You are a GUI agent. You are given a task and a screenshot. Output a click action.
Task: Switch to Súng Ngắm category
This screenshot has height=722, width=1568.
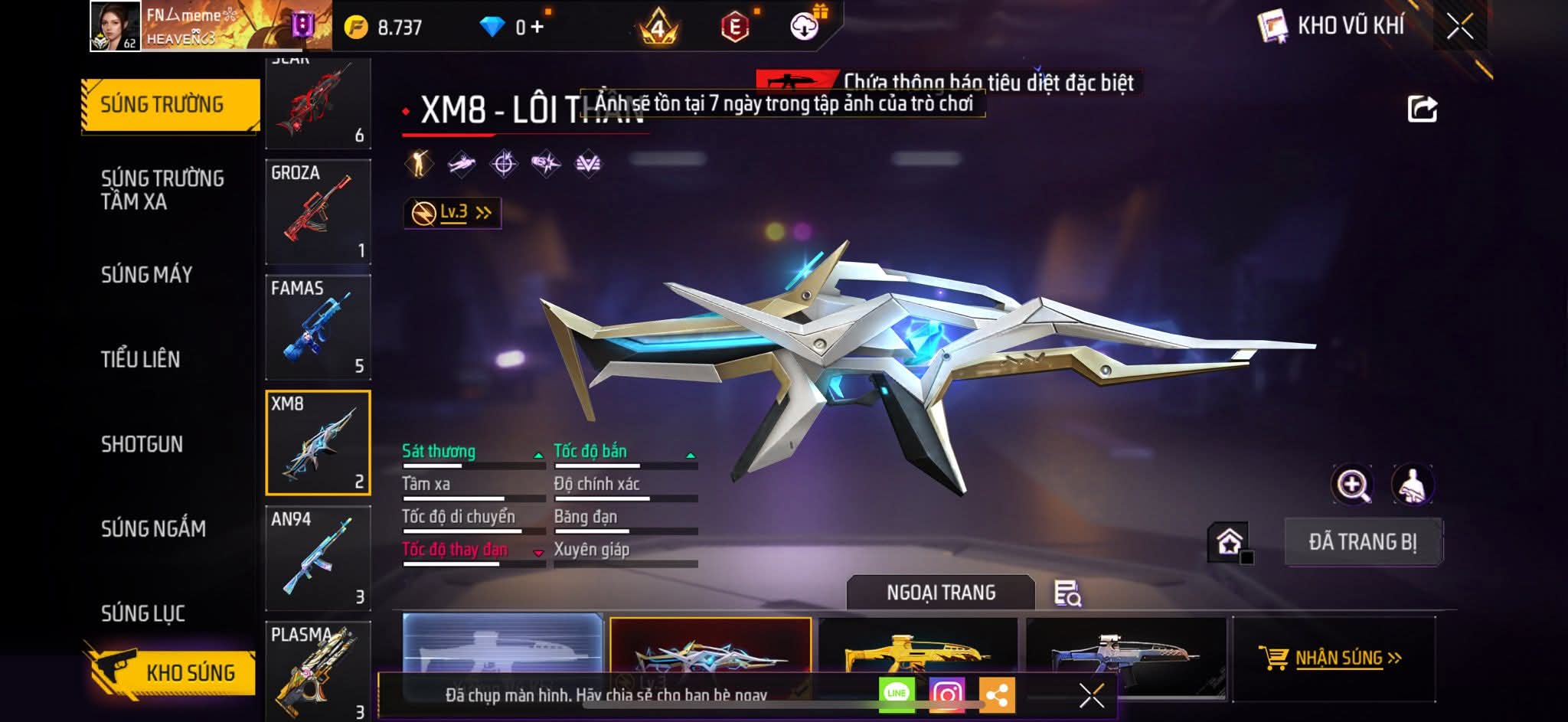click(153, 528)
